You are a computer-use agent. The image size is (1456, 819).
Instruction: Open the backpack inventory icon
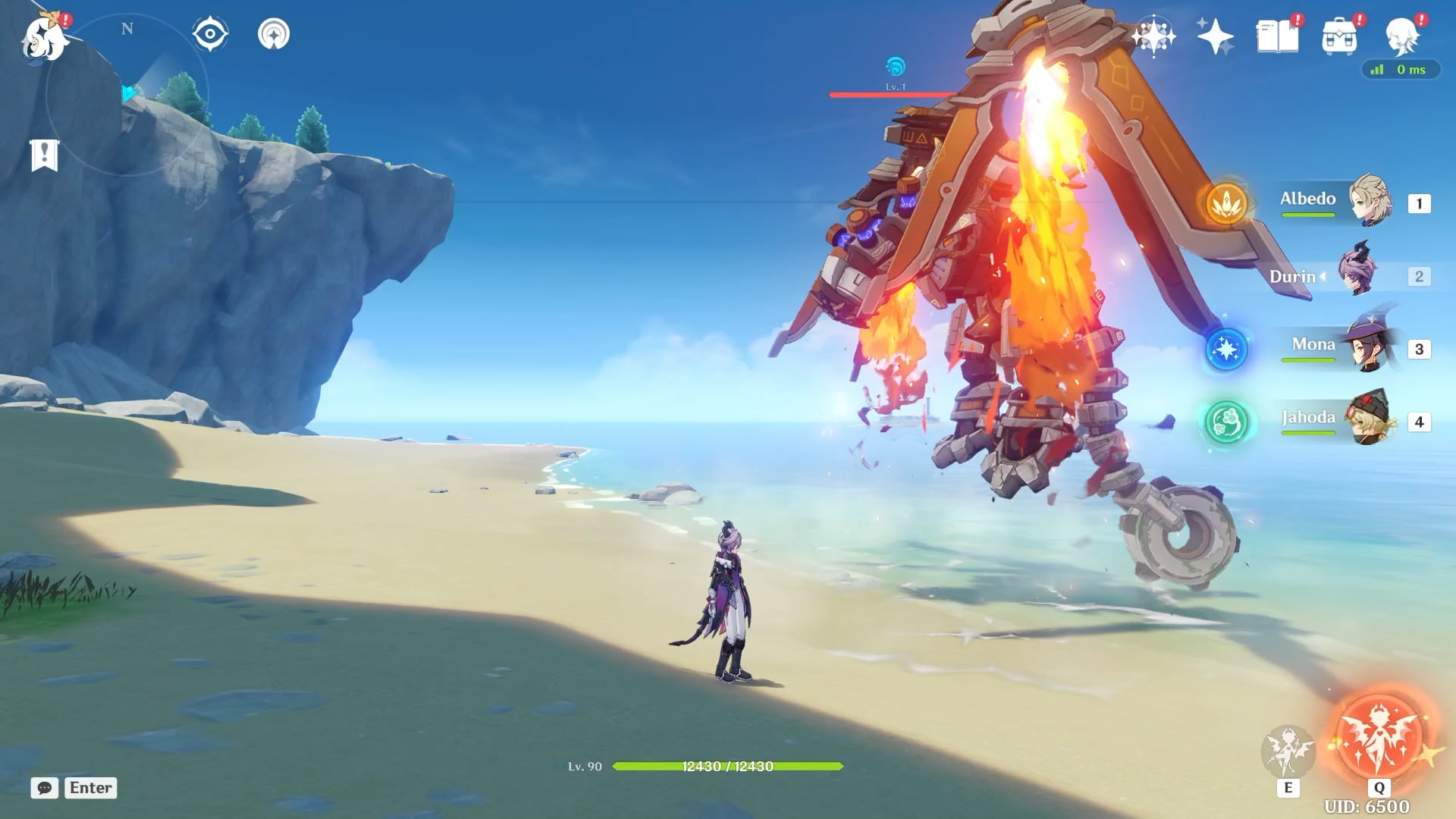coord(1339,36)
